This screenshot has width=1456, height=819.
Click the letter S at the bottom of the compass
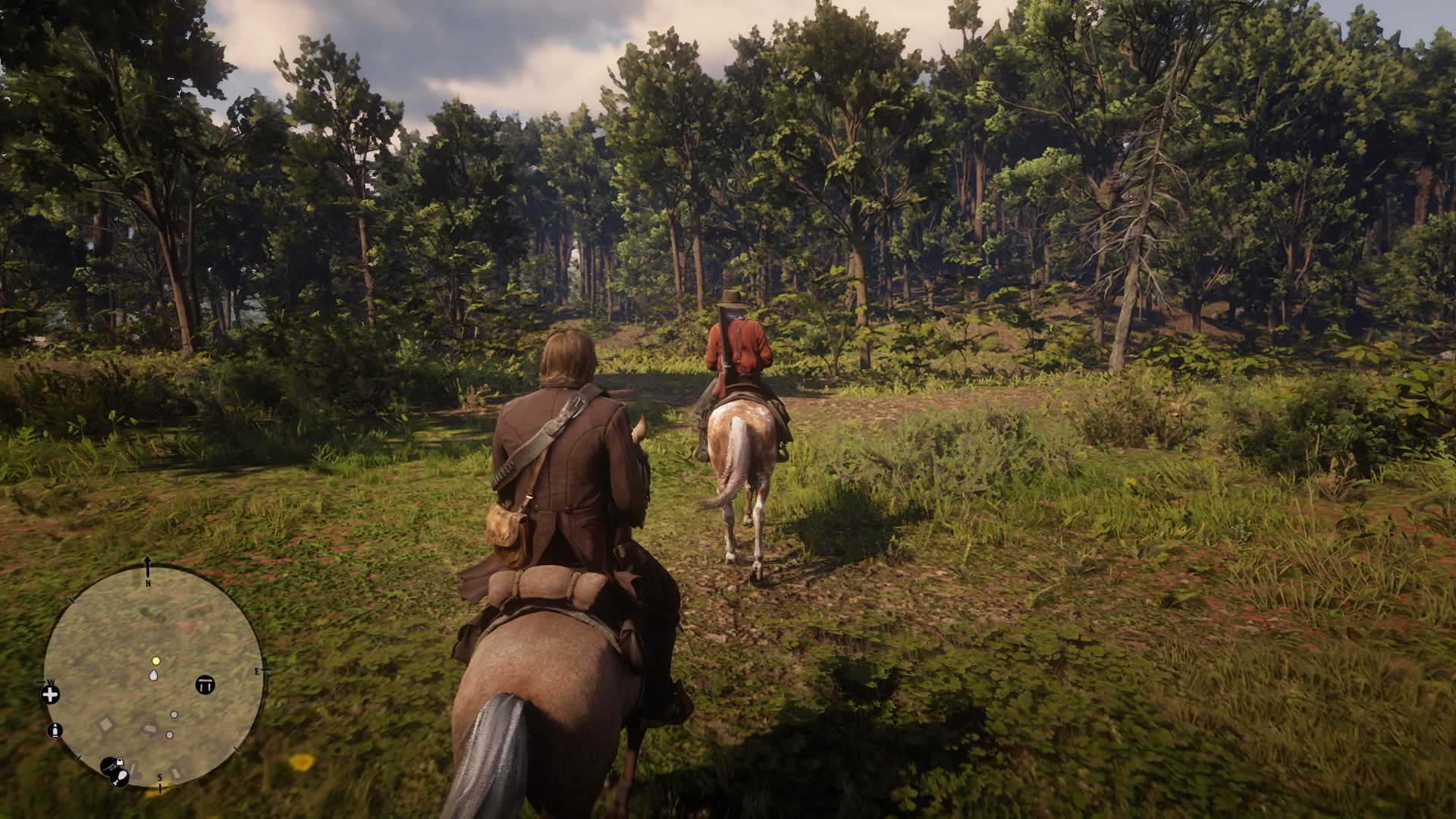point(159,778)
